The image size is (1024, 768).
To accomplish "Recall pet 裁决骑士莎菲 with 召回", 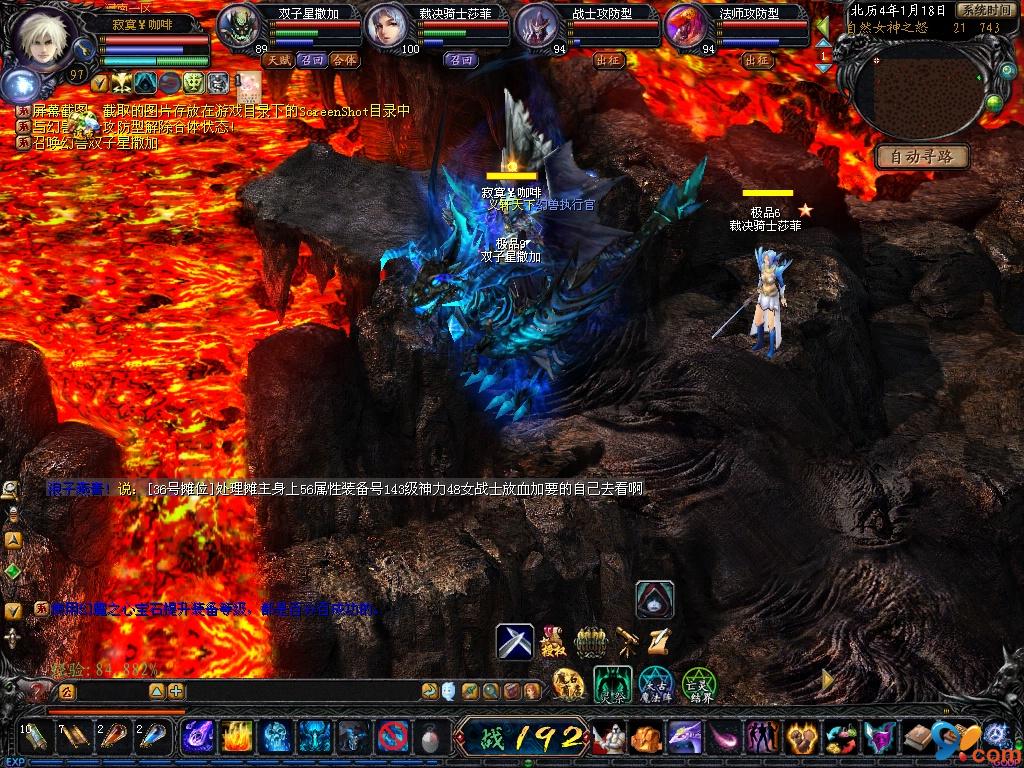I will click(462, 60).
